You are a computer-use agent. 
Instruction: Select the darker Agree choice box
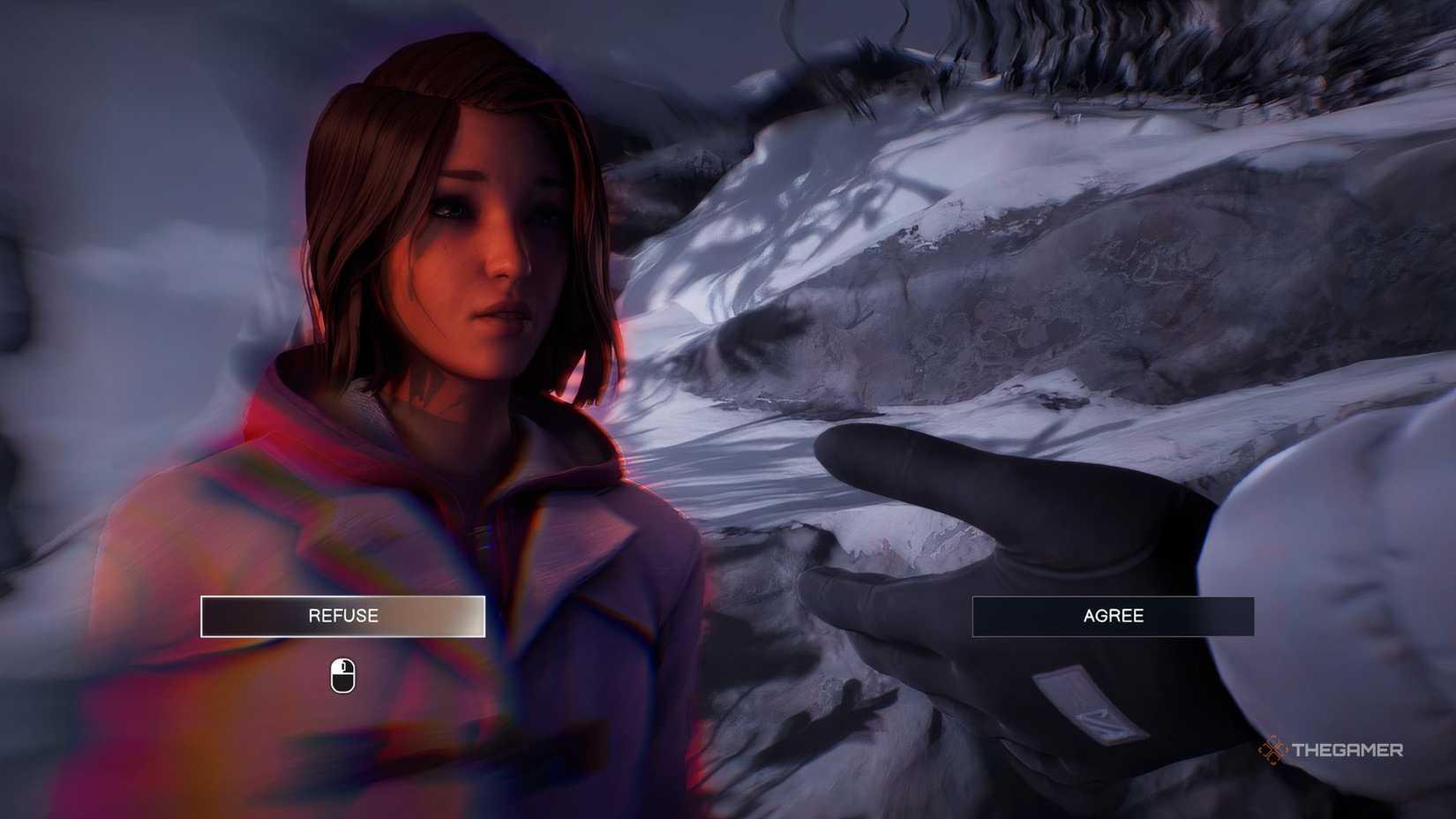(x=1114, y=617)
